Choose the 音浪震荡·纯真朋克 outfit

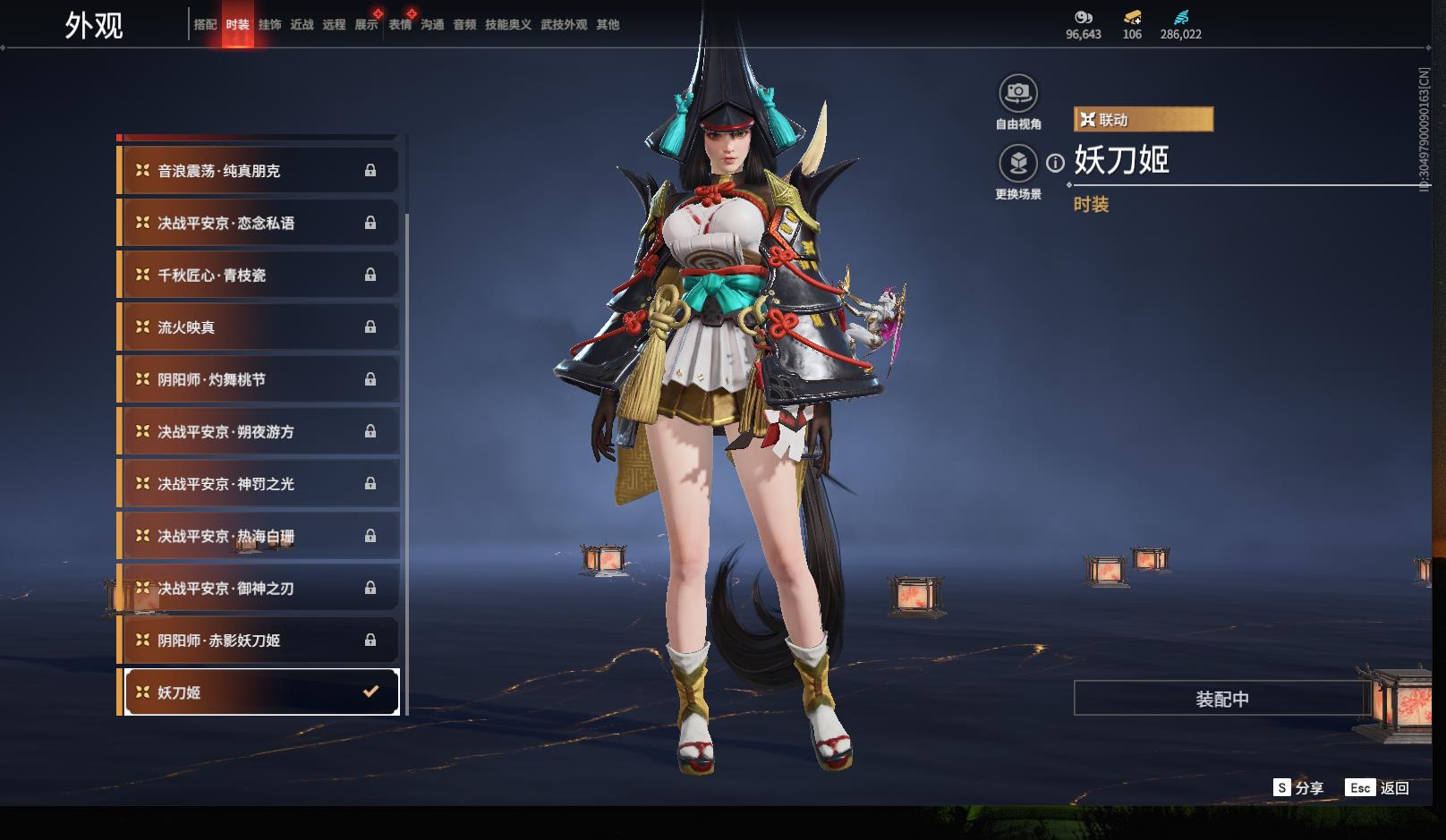point(258,171)
